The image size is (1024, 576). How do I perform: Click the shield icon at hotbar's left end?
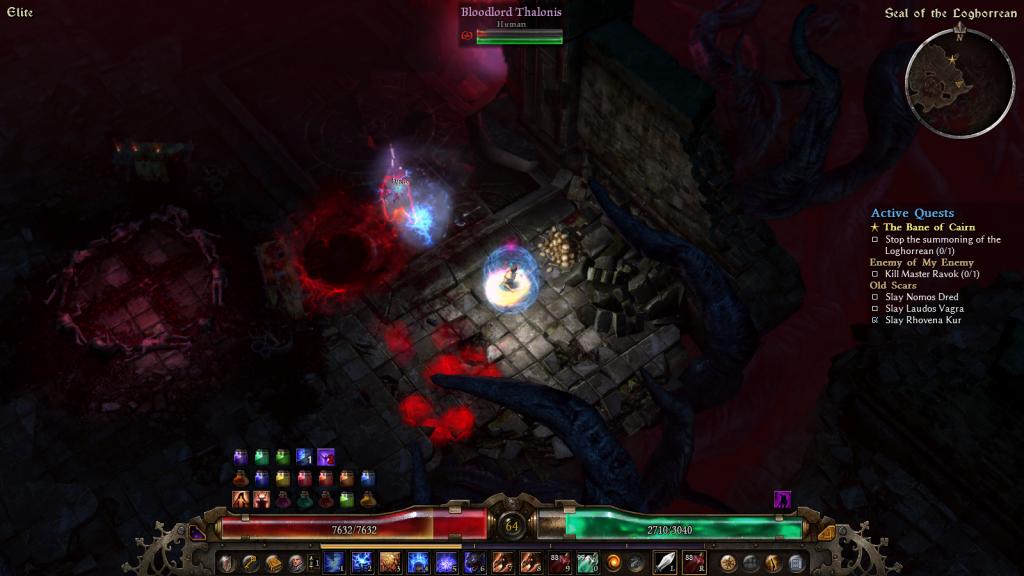point(226,562)
